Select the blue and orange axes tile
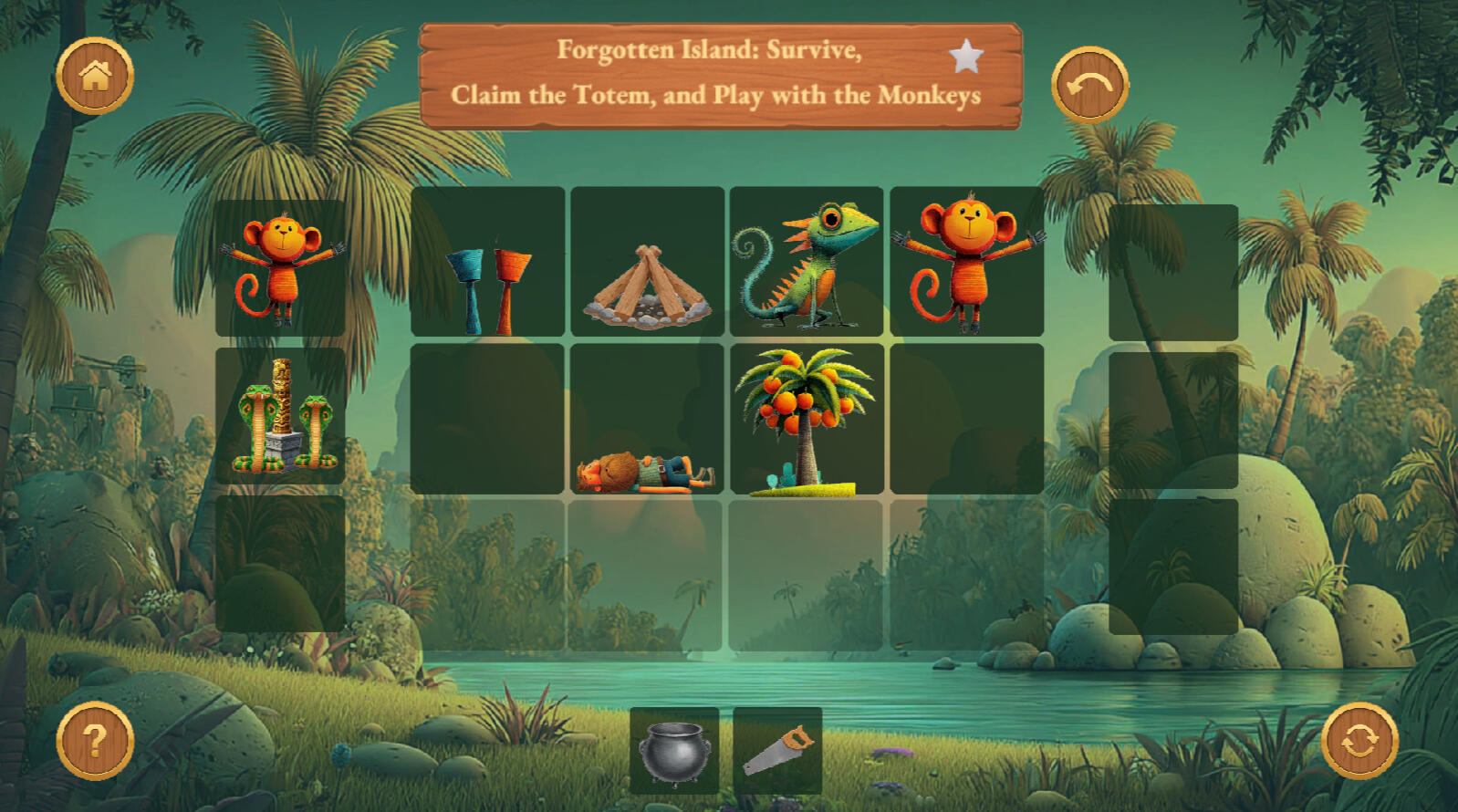Image resolution: width=1458 pixels, height=812 pixels. click(488, 263)
